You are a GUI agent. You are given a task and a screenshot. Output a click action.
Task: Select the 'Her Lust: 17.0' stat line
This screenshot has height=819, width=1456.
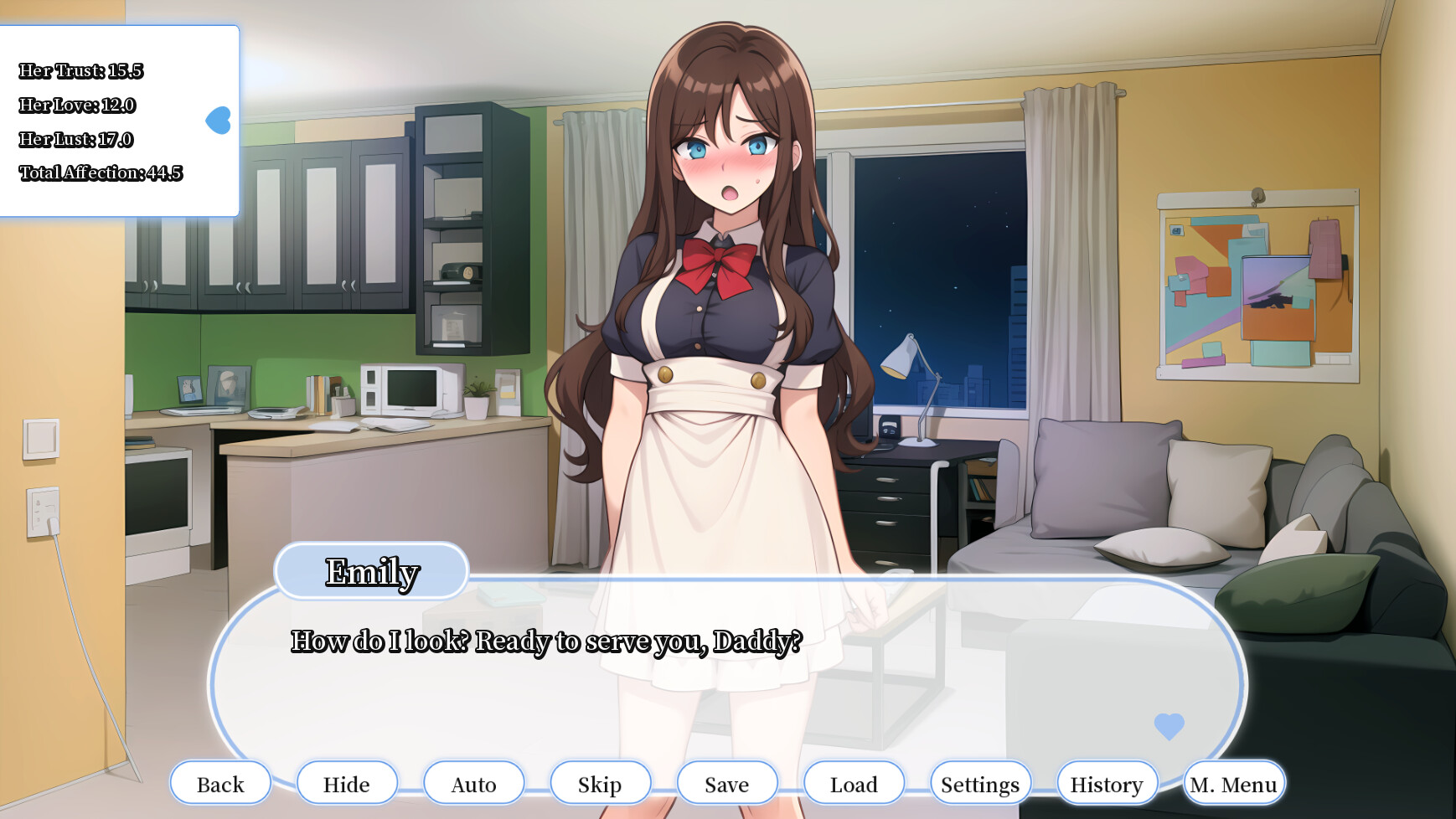[x=76, y=141]
